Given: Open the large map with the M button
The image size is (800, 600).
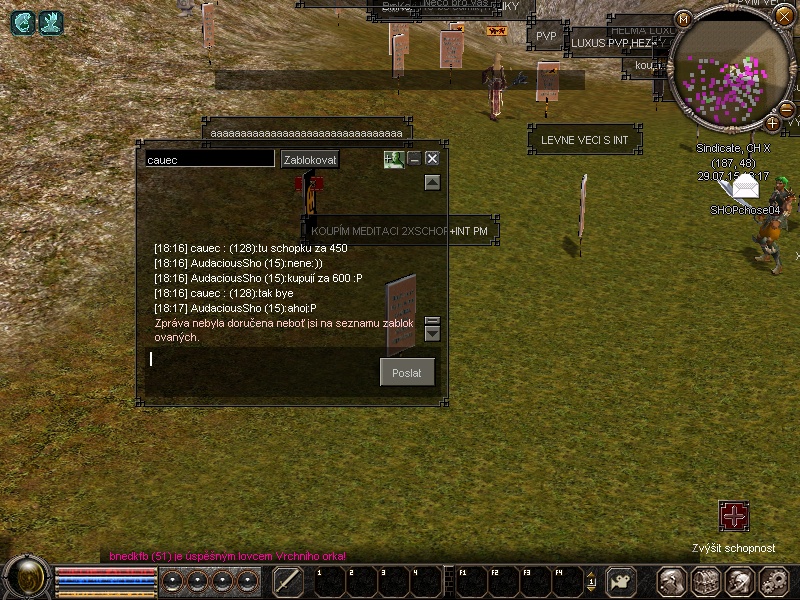Looking at the screenshot, I should (x=683, y=19).
